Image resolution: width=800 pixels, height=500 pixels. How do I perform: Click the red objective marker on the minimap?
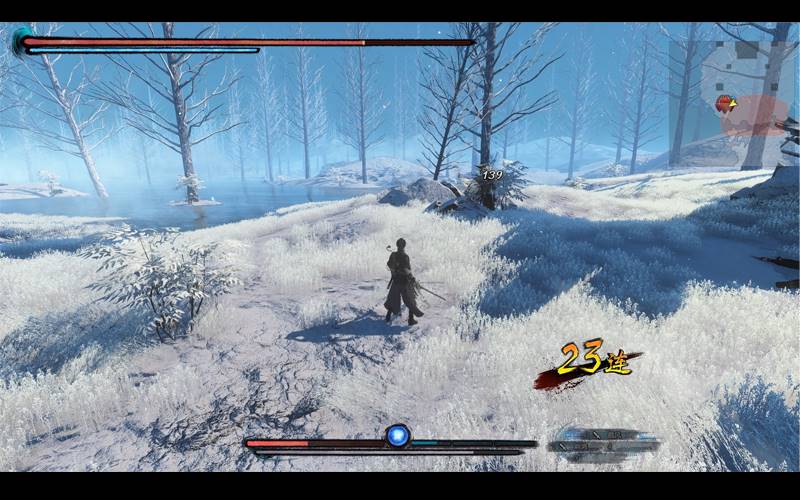pos(723,103)
